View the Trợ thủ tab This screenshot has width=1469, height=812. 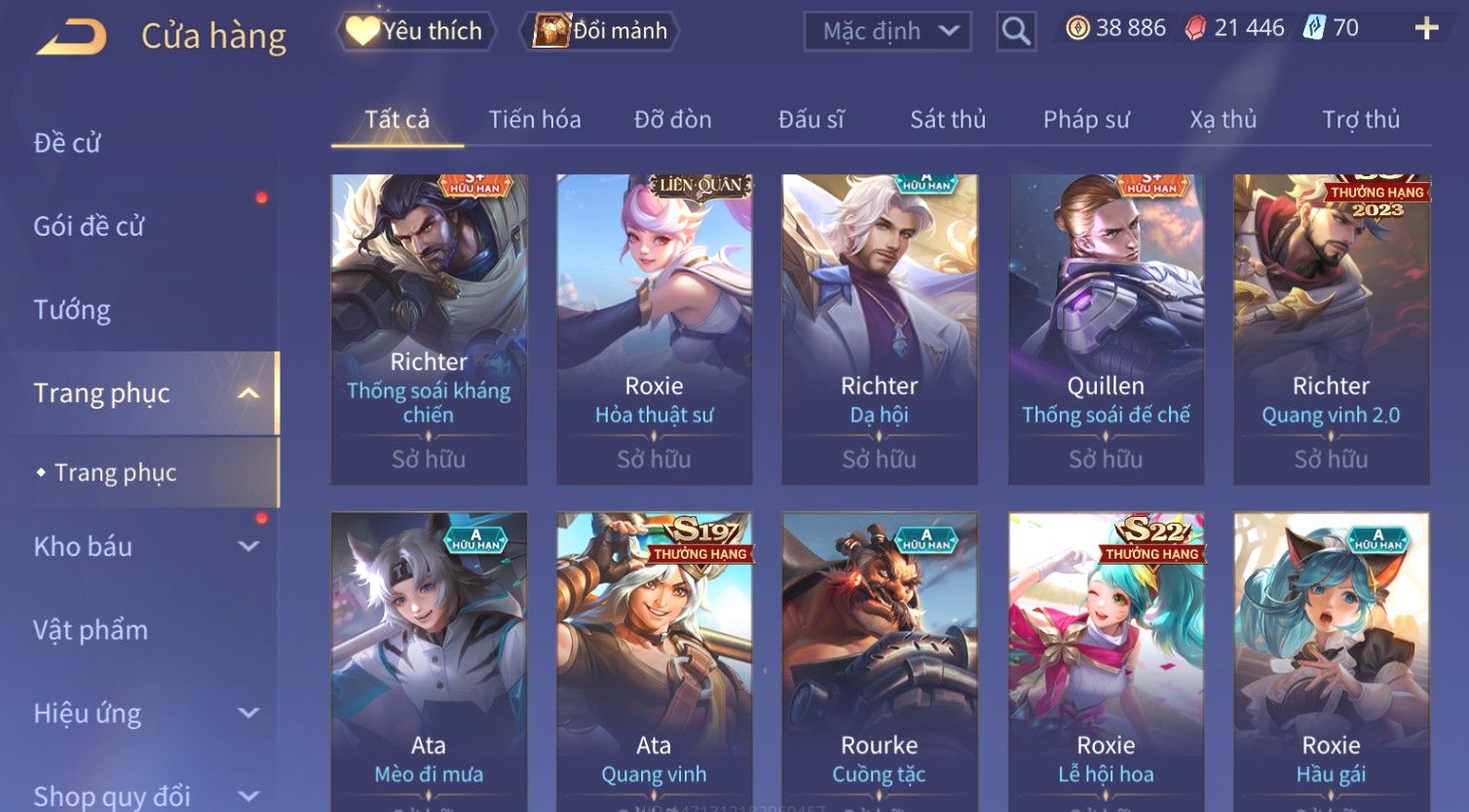(x=1360, y=120)
